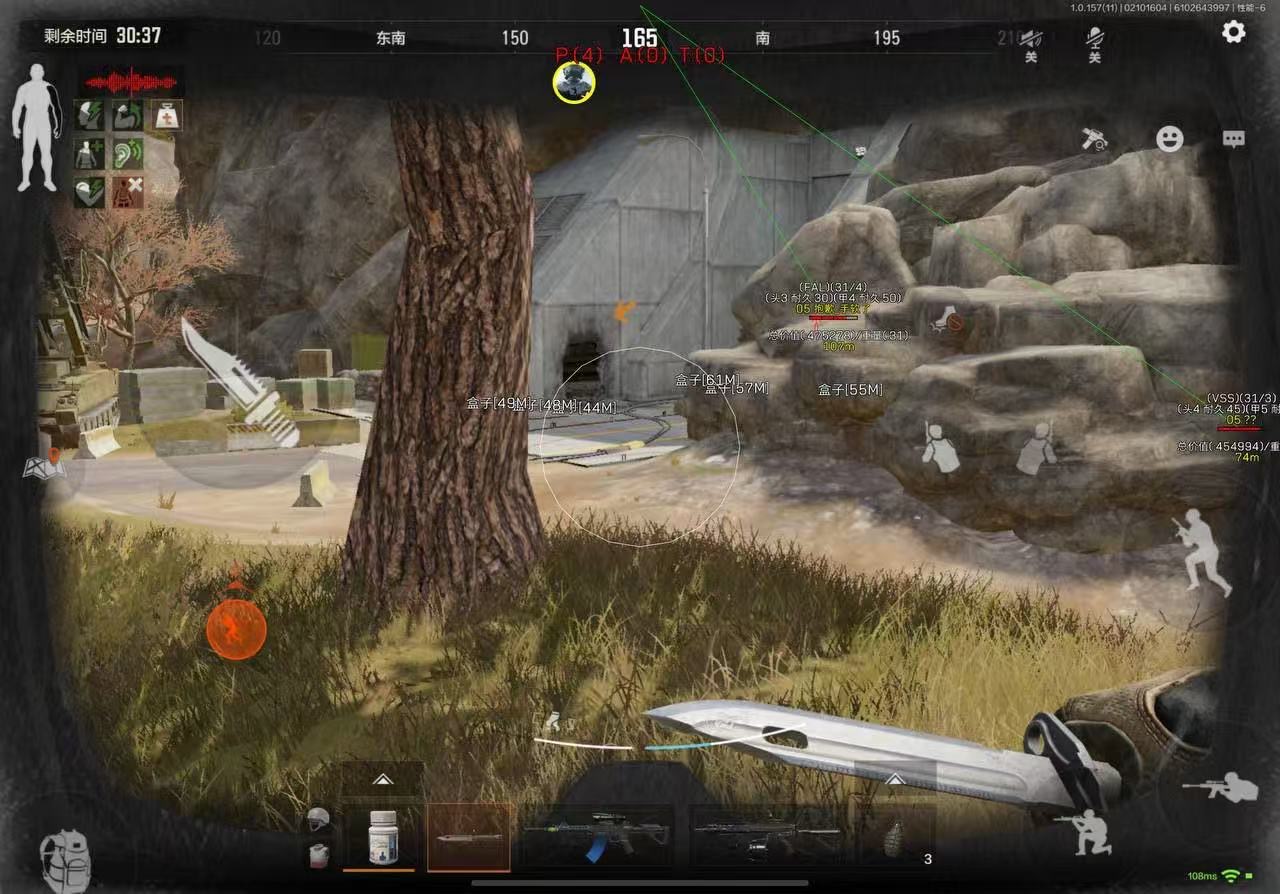Toggle the muted microphone button
Viewport: 1280px width, 894px height.
point(1094,42)
